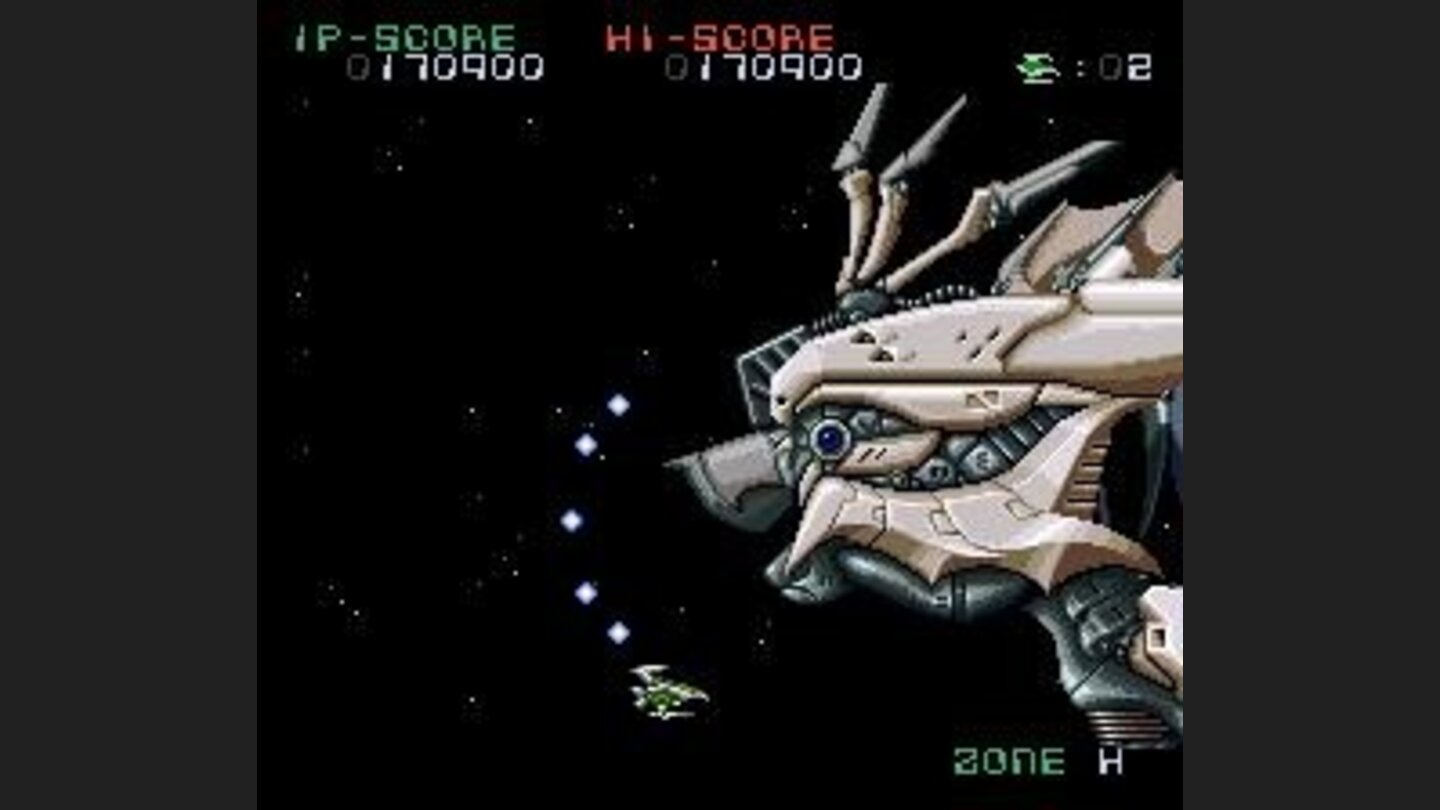Click the lowest white diamond bullet

[619, 630]
